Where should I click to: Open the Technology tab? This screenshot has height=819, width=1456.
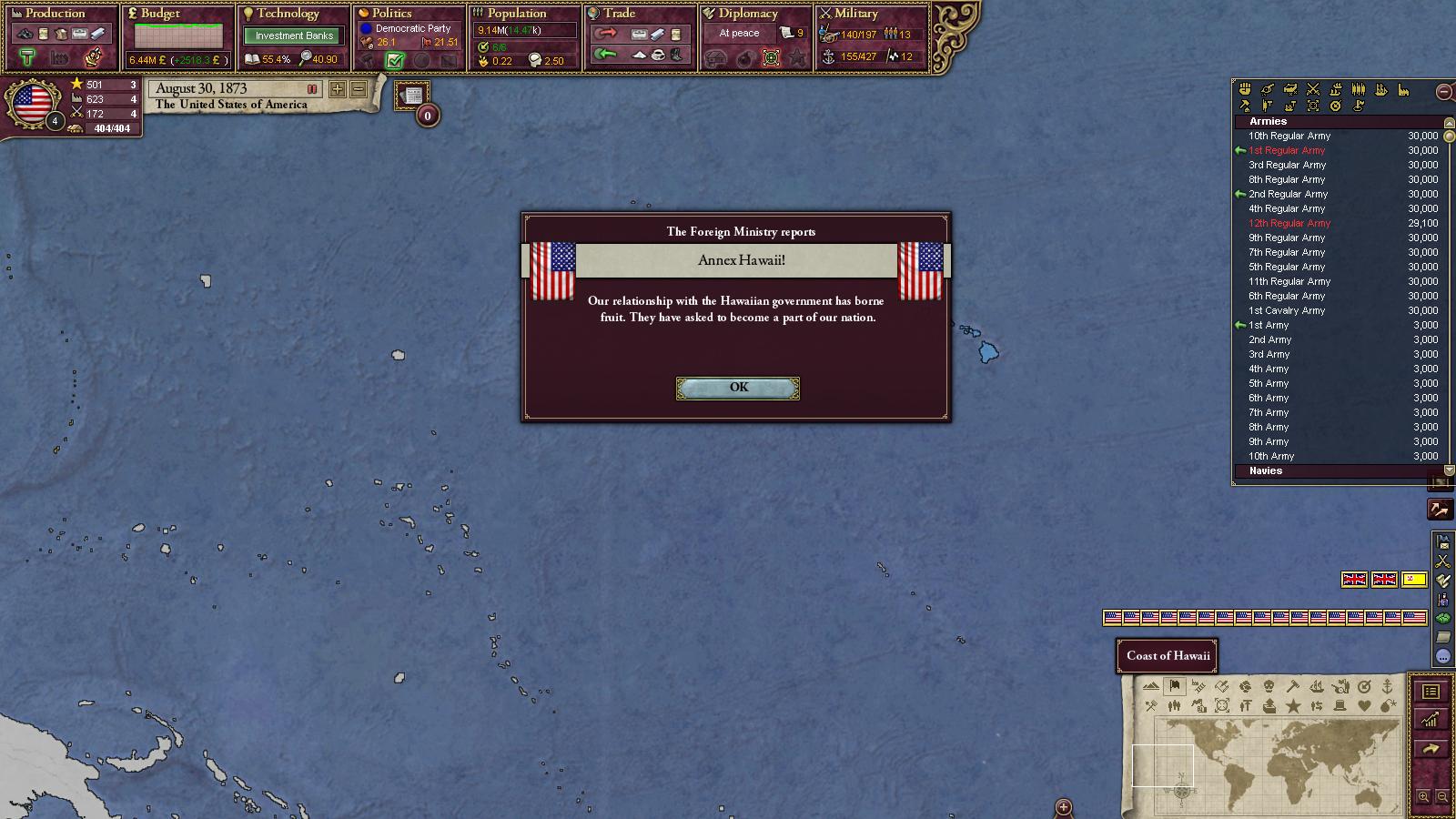288,14
